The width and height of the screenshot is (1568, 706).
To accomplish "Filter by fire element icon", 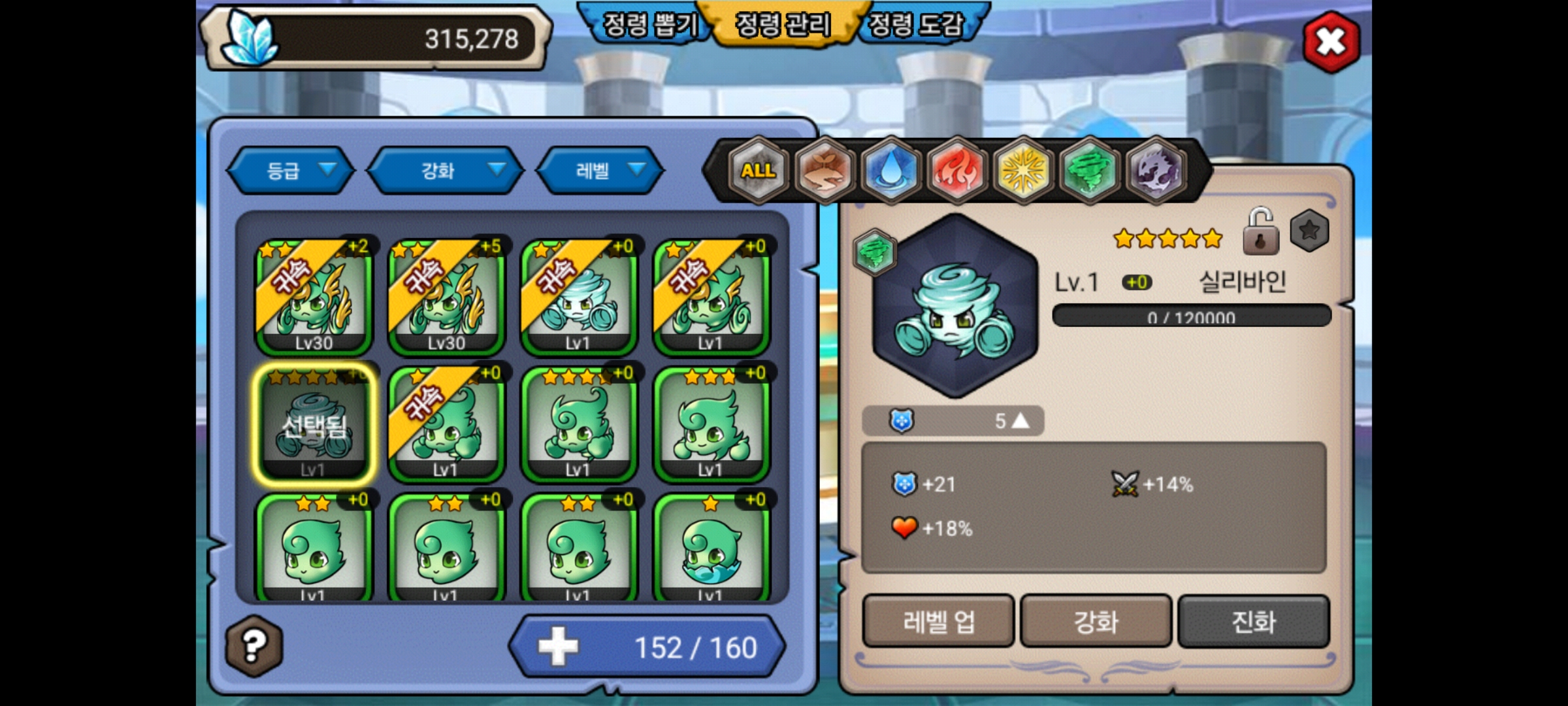I will (x=957, y=171).
